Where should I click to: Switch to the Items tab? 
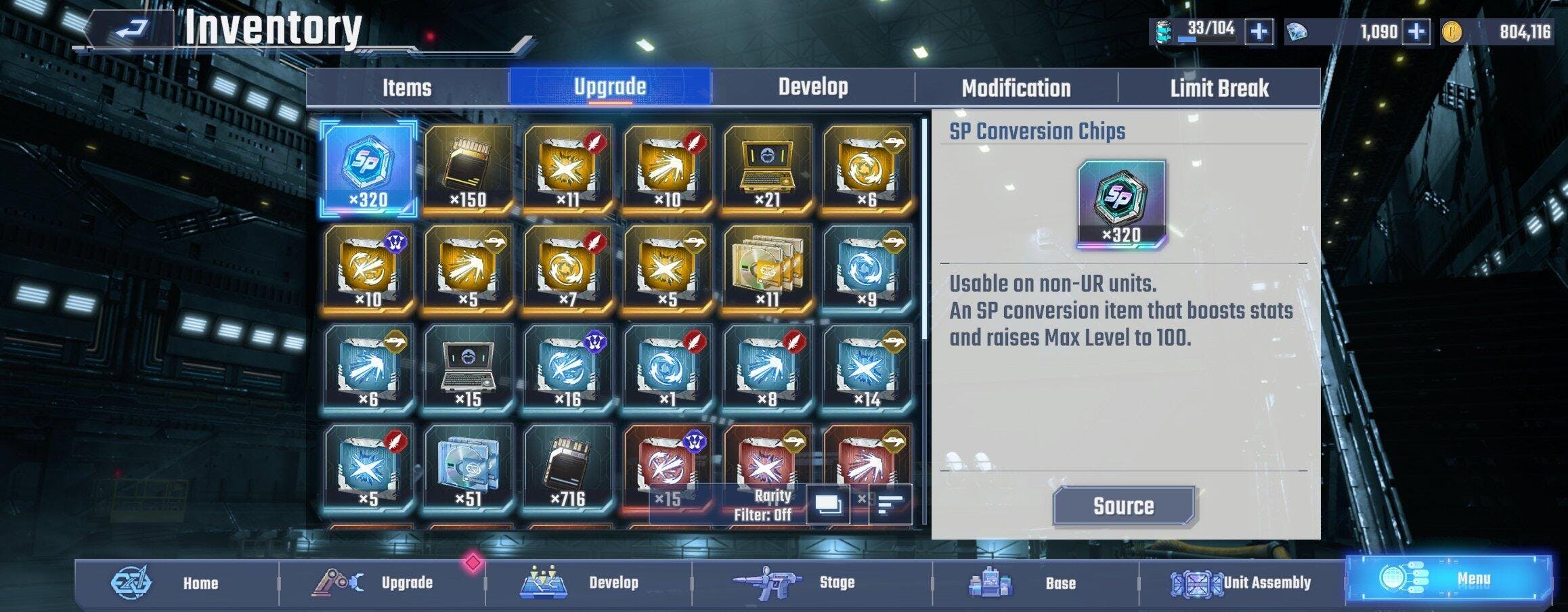(x=407, y=88)
